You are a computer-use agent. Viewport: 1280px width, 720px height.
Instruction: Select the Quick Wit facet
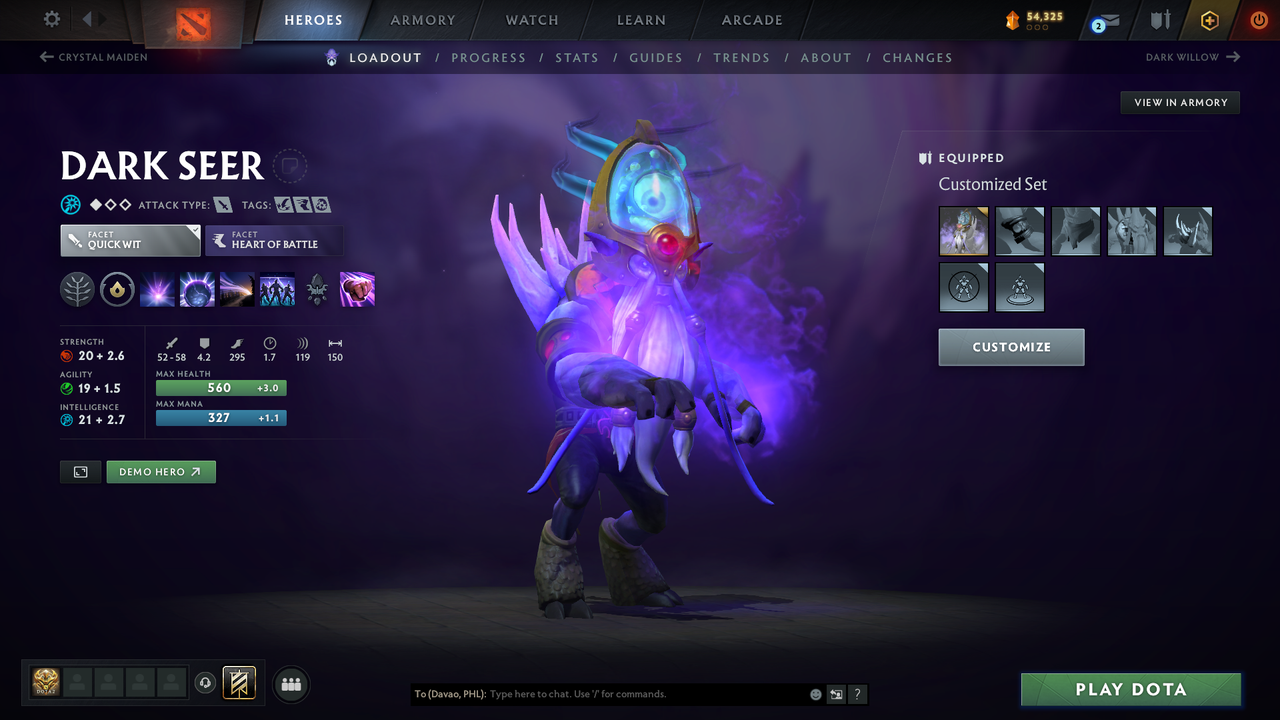point(130,240)
